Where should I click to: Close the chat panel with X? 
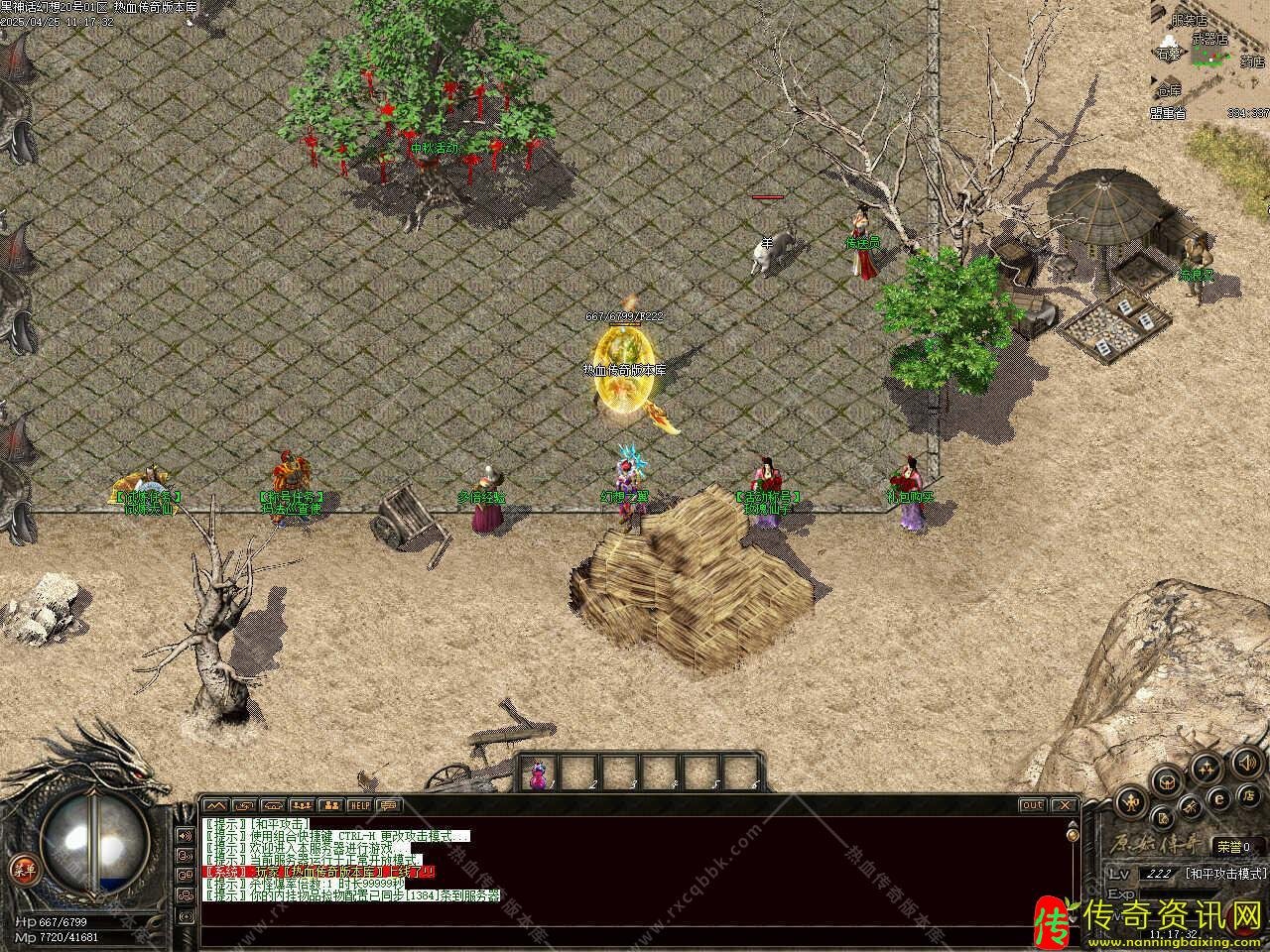[1064, 805]
